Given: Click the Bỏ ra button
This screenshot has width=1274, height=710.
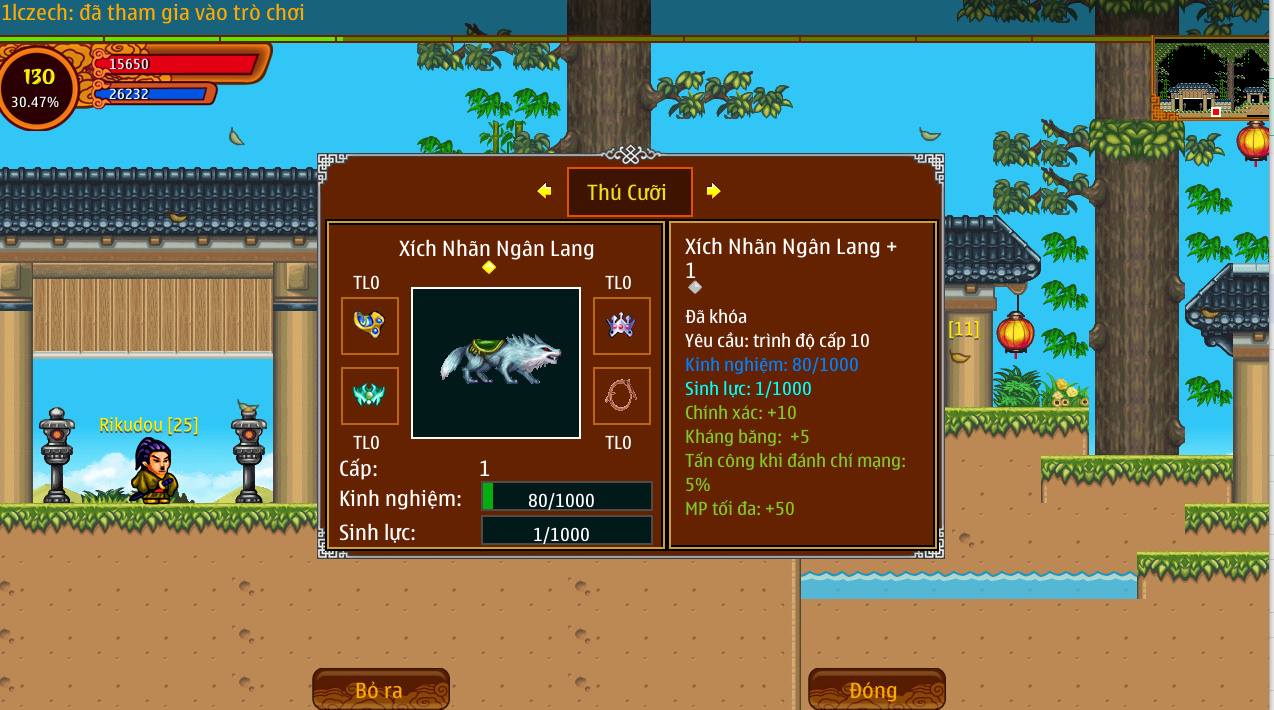Looking at the screenshot, I should coord(380,690).
